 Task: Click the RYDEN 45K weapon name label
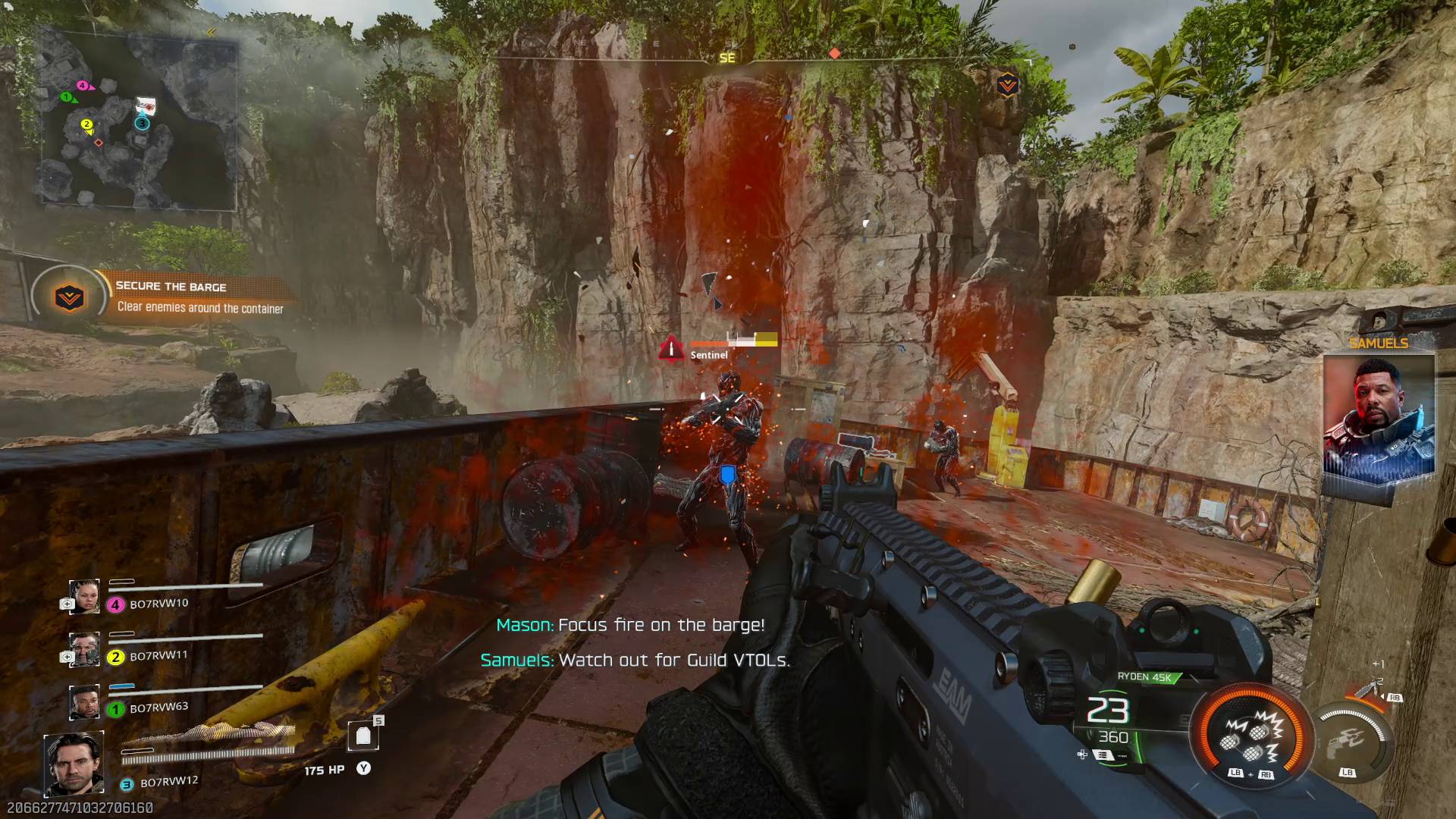click(x=1145, y=677)
